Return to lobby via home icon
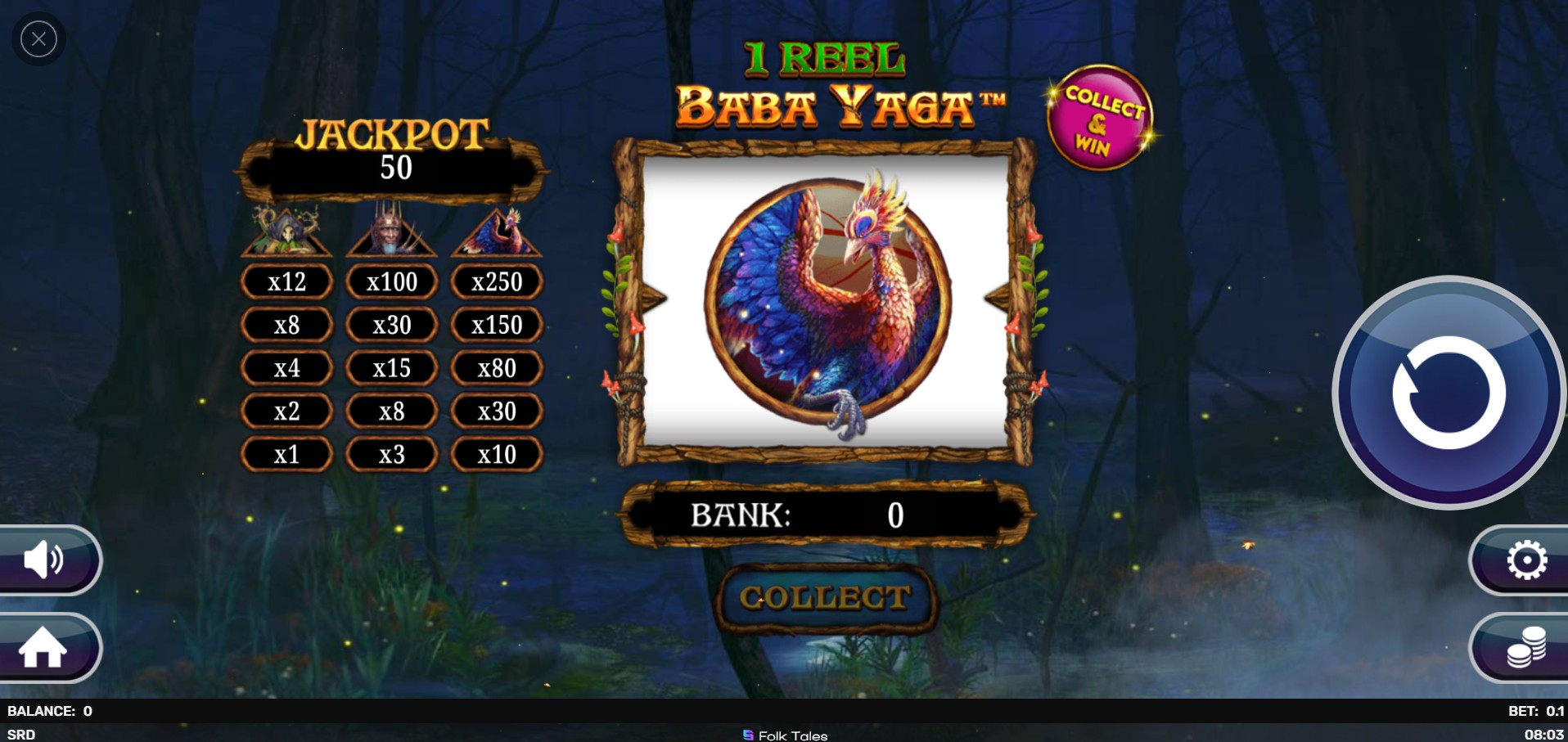 point(45,648)
